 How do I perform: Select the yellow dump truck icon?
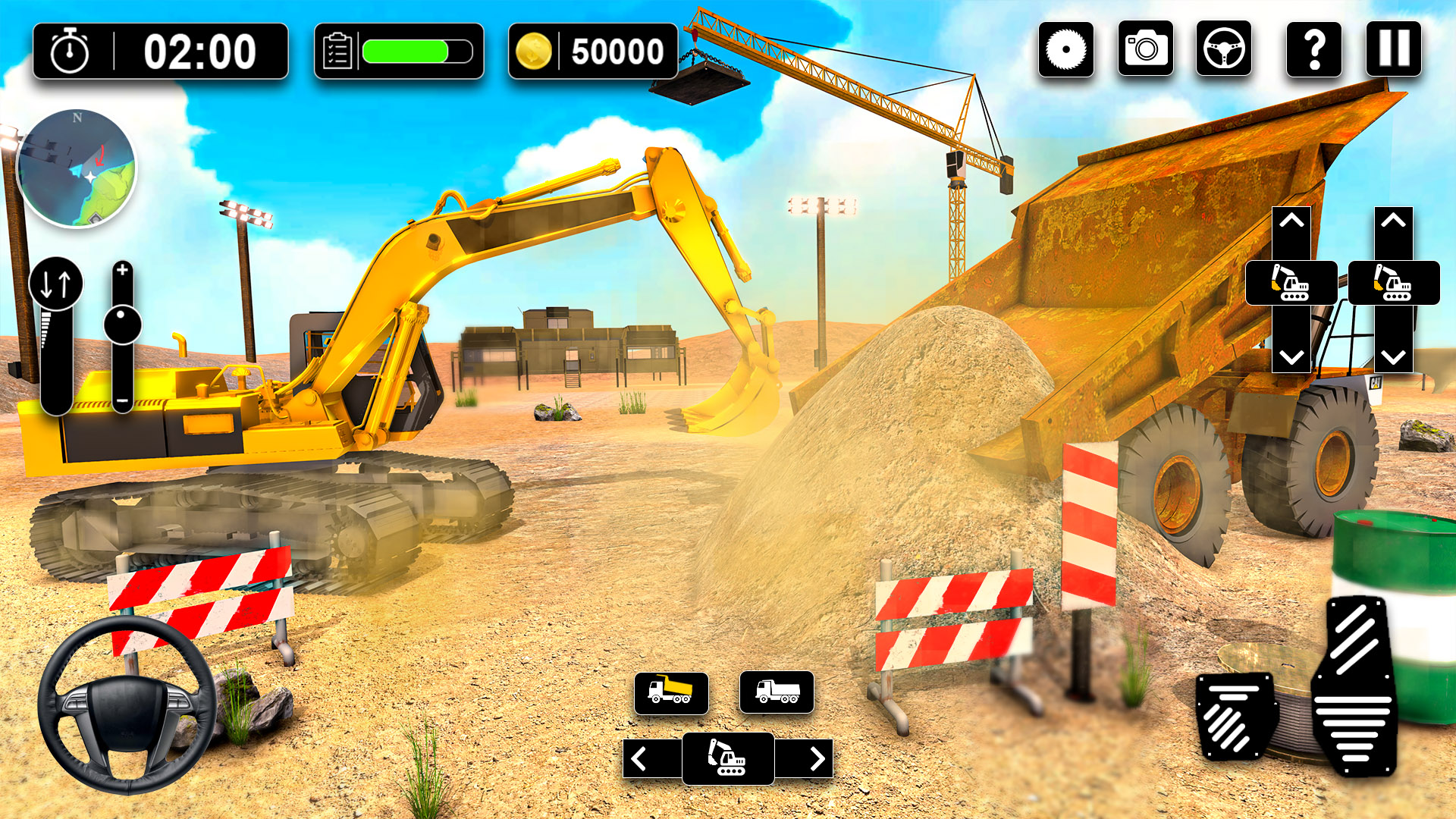[670, 692]
